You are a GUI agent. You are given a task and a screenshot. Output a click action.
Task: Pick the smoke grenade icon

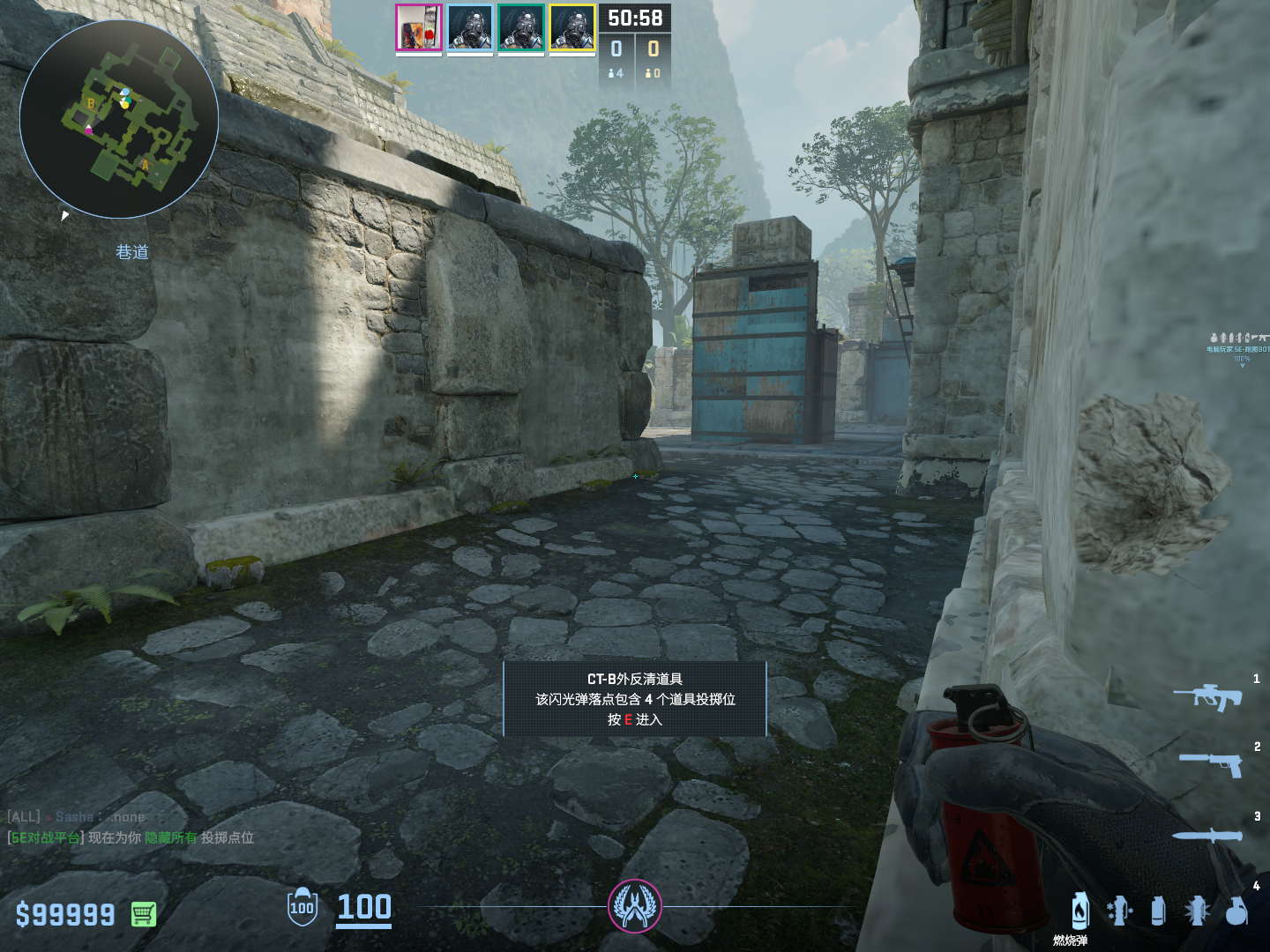click(1158, 911)
